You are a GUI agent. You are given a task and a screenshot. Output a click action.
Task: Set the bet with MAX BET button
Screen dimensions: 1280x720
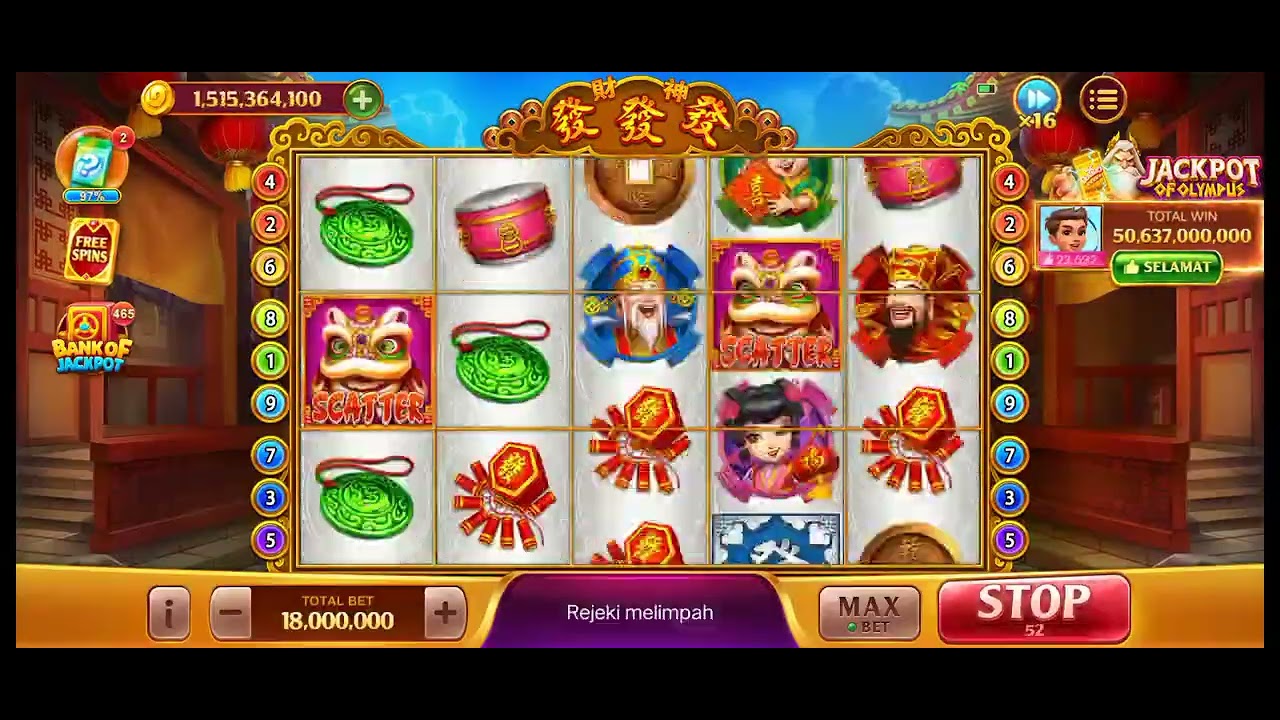(868, 612)
